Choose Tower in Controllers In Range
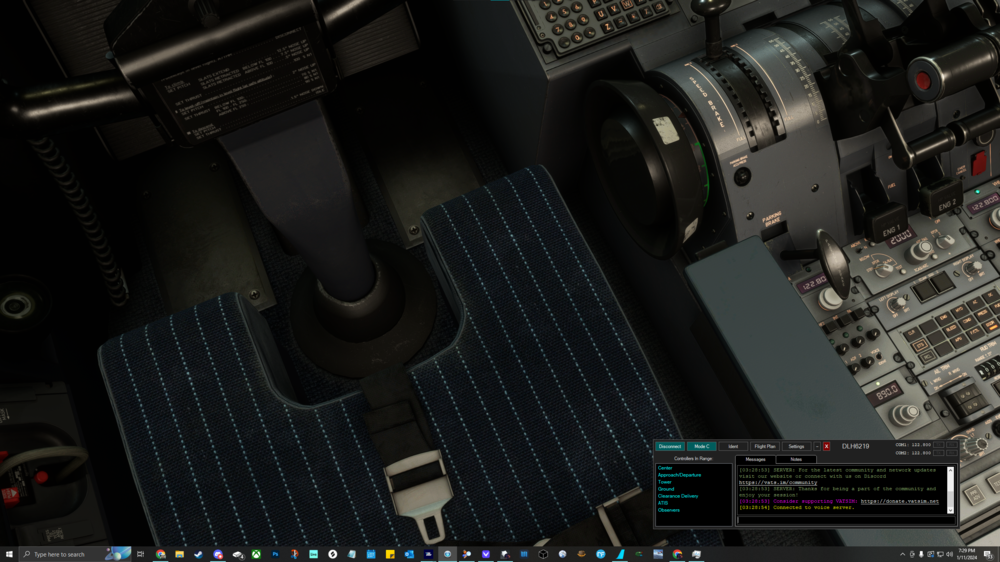The image size is (1000, 562). tap(665, 482)
